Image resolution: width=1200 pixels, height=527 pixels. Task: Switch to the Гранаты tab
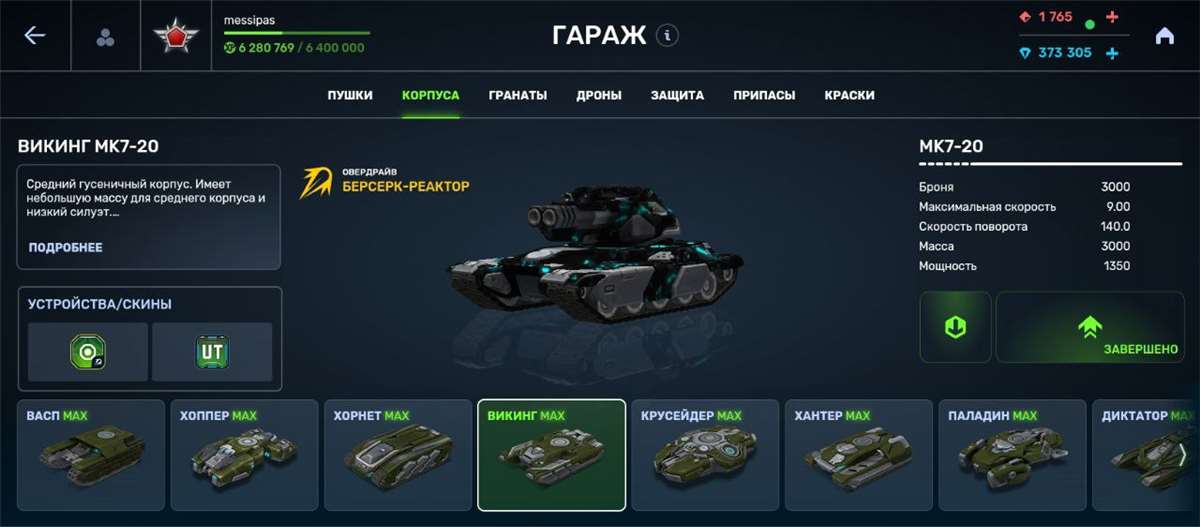(x=518, y=96)
